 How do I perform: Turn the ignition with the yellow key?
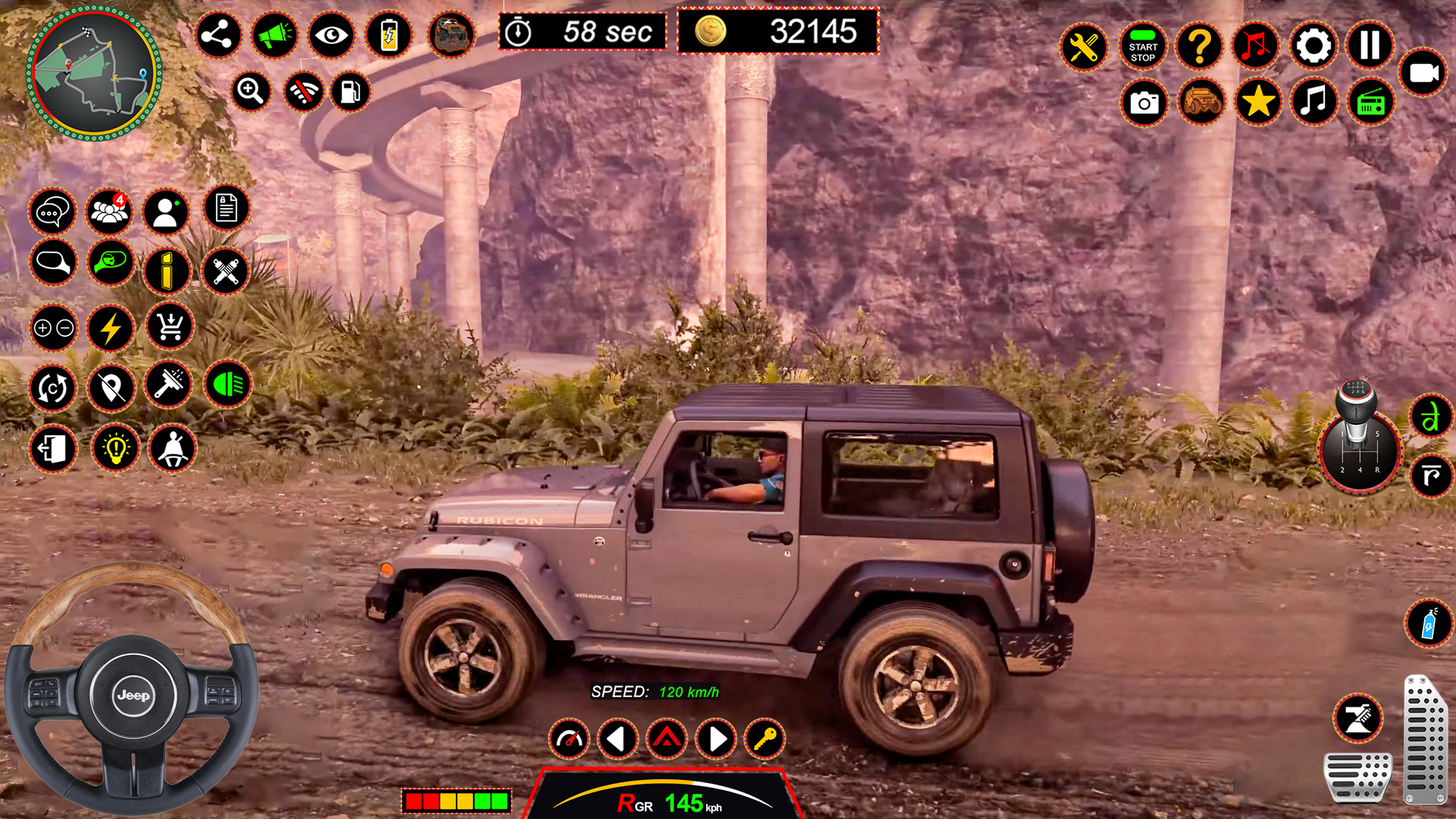tap(765, 738)
